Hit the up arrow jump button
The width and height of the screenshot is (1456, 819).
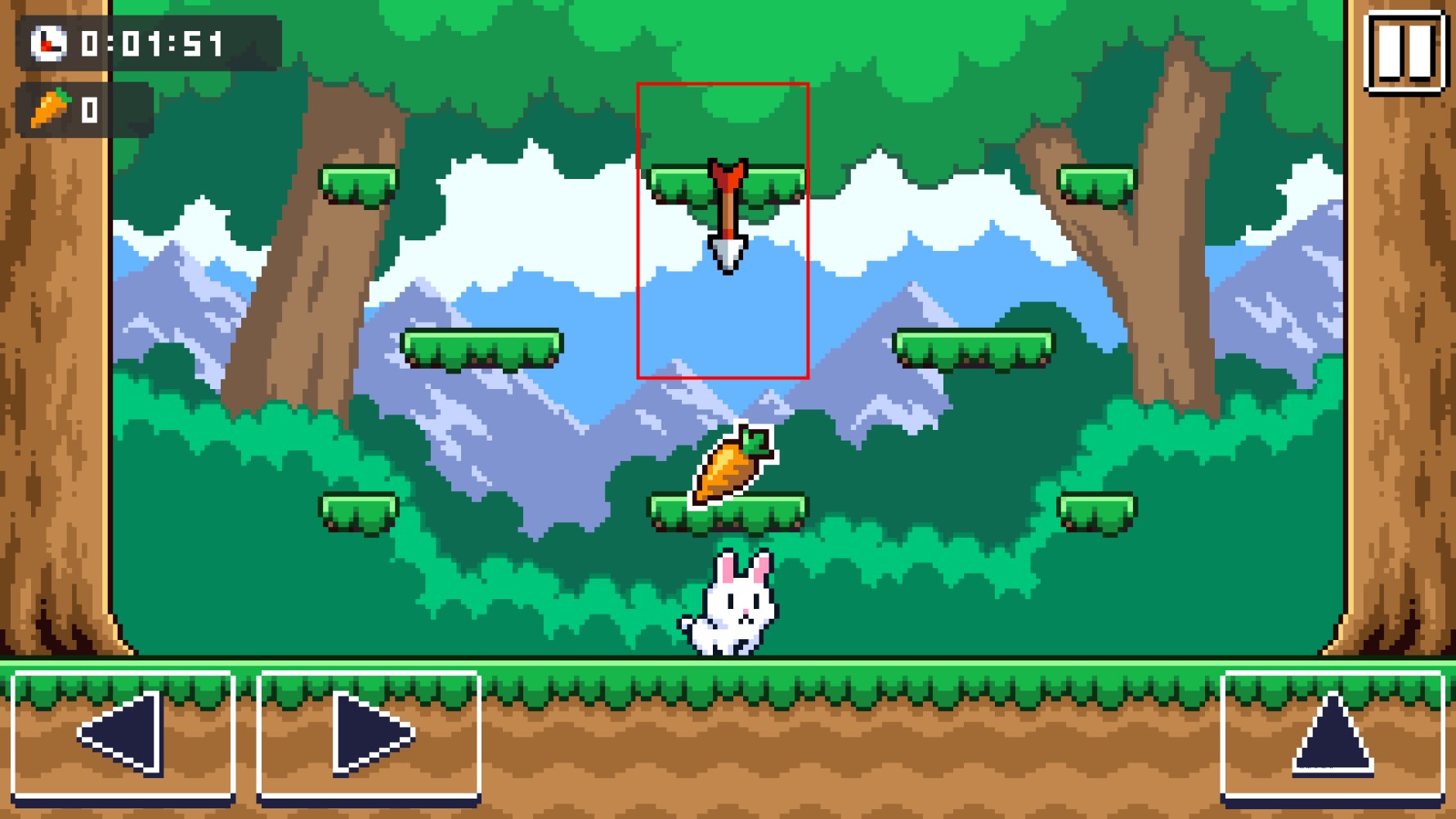[x=1332, y=733]
